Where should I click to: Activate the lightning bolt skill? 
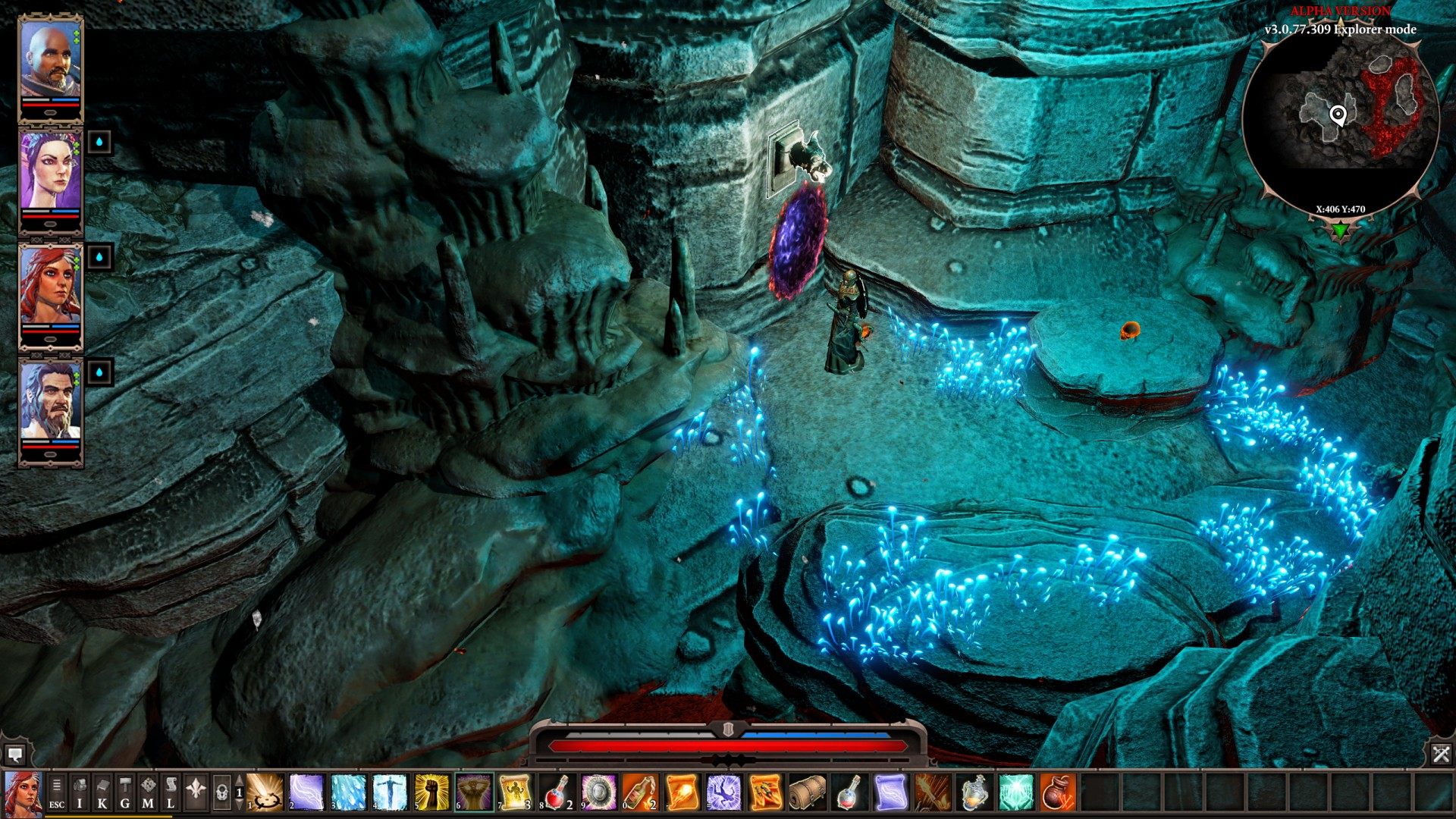(307, 792)
